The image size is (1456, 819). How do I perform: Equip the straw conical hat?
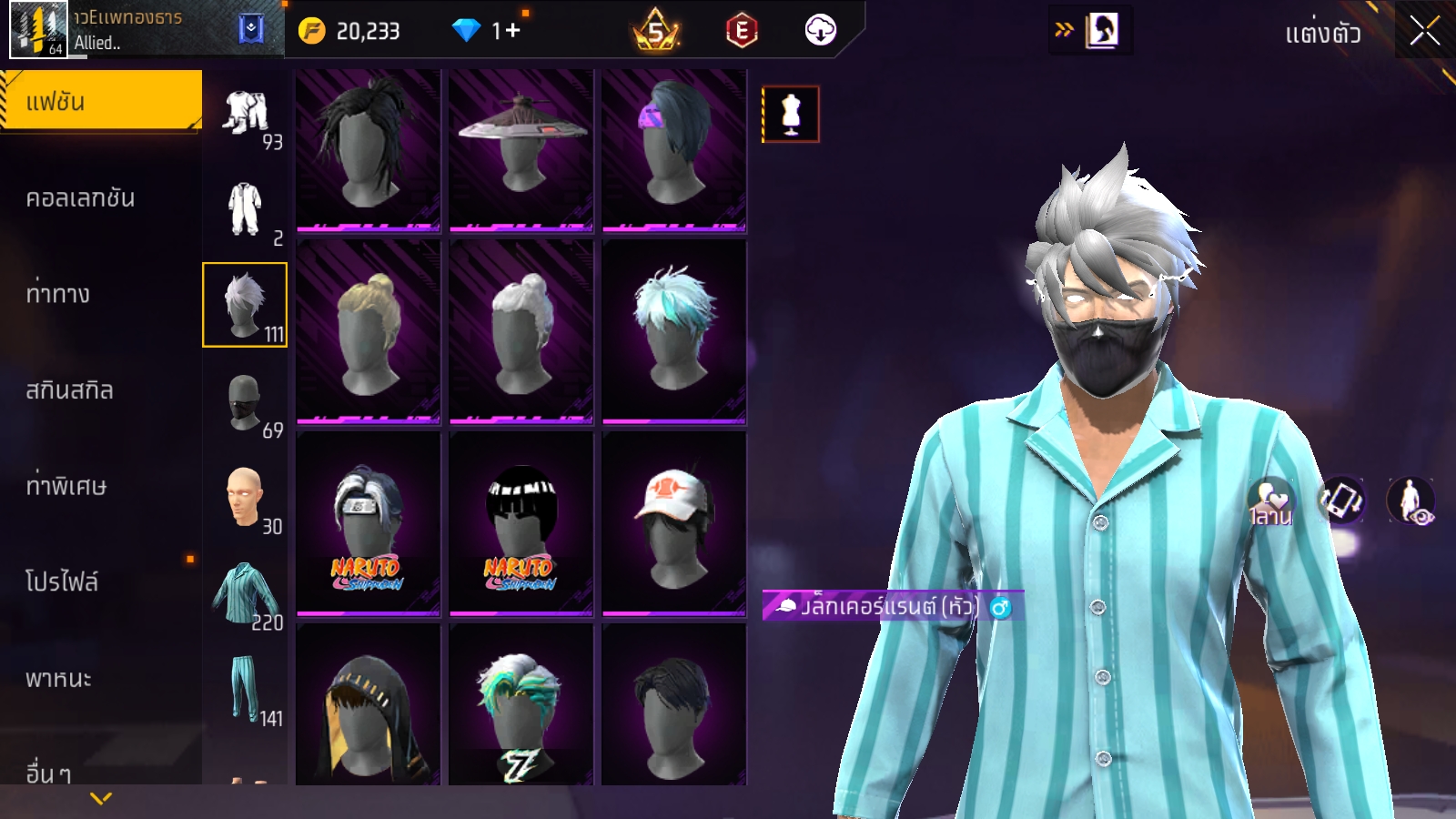click(x=521, y=146)
